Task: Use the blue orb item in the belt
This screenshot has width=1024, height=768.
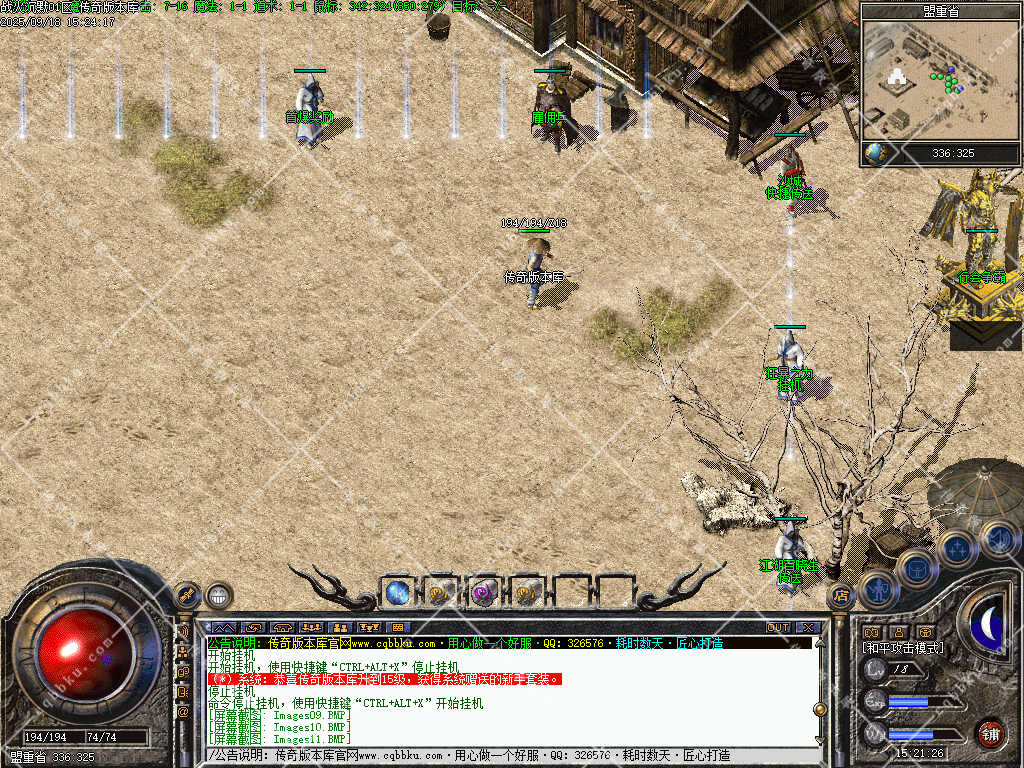Action: point(397,592)
